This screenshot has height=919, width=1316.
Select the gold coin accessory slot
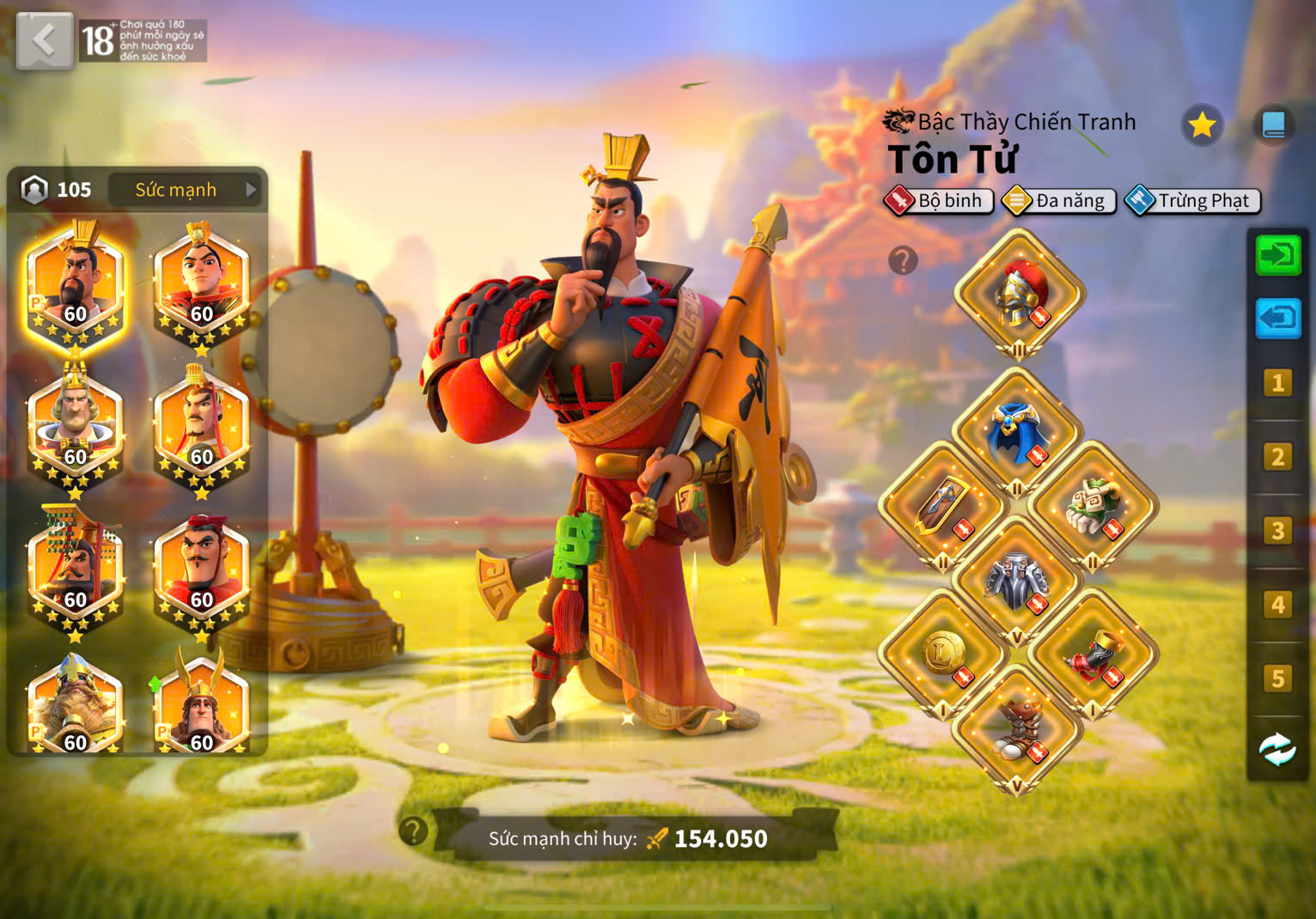point(942,654)
